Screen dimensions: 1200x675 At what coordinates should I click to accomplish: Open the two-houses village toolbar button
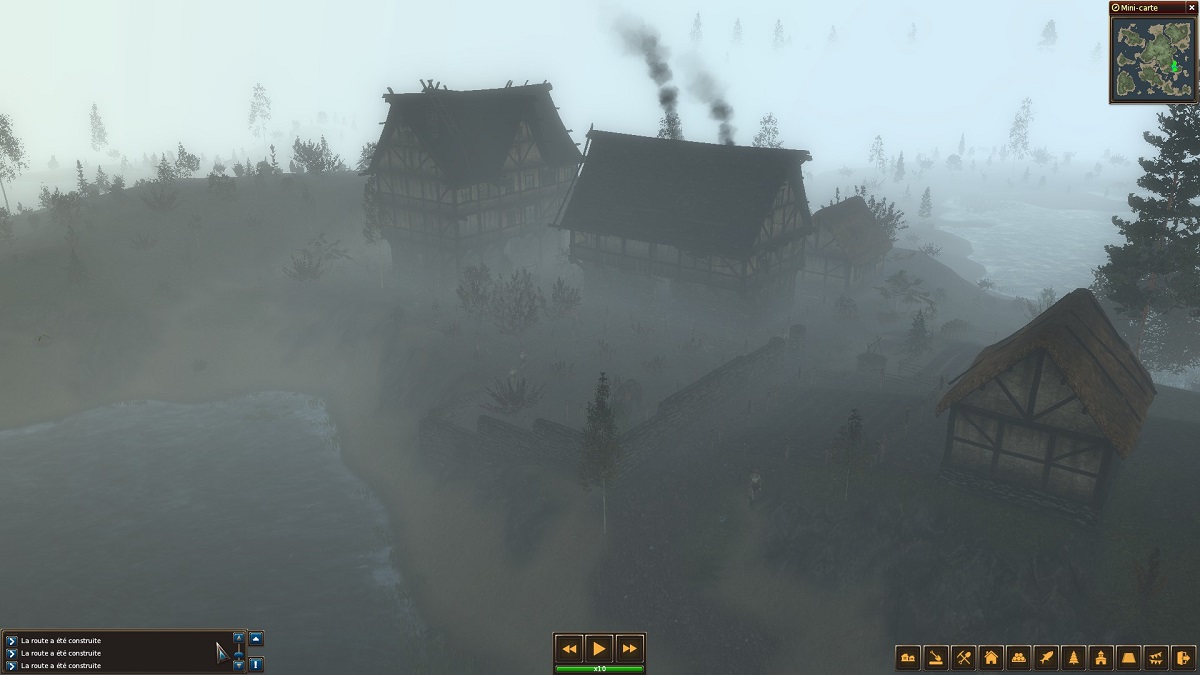coord(909,657)
